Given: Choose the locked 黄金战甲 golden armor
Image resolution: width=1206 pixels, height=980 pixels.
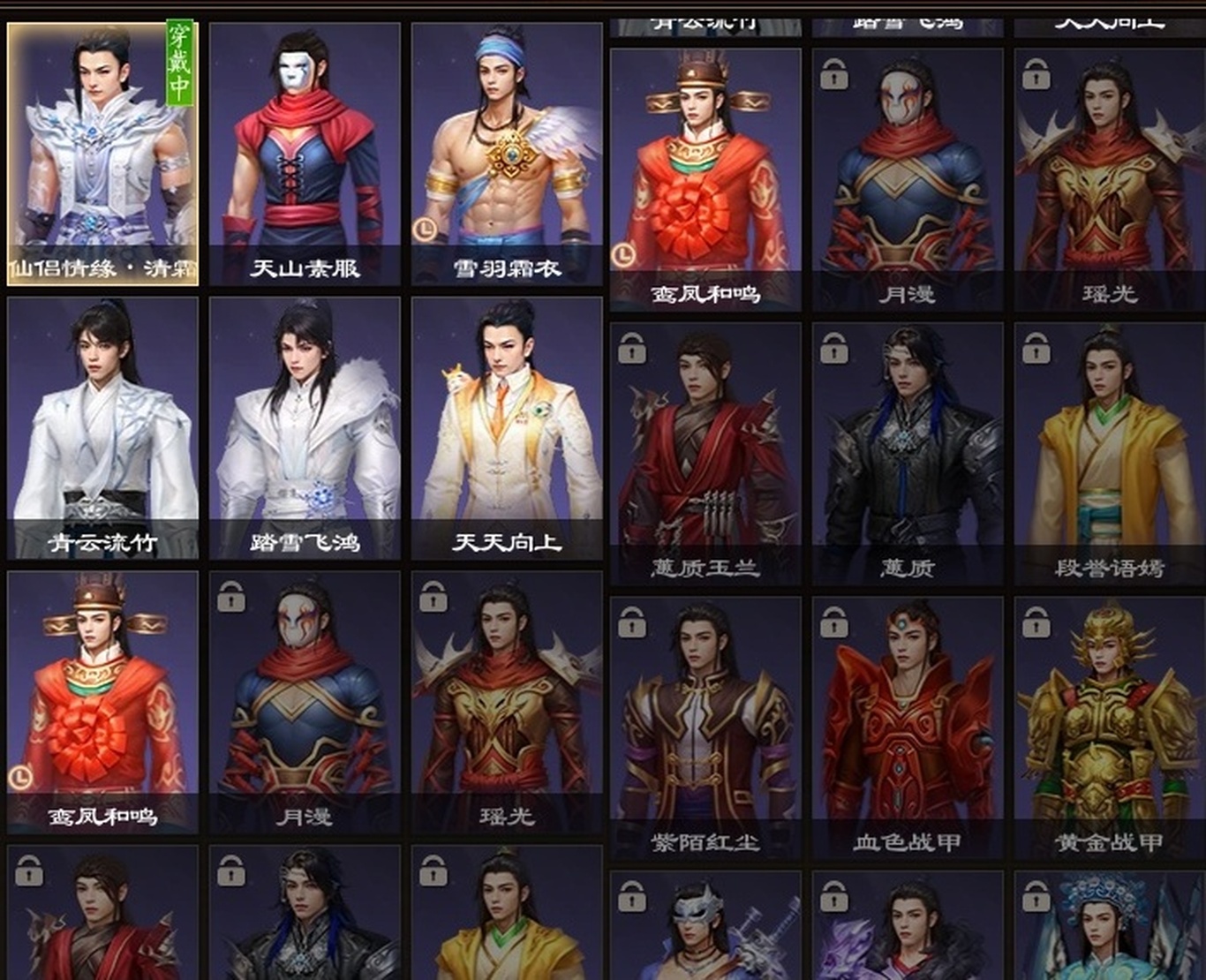Looking at the screenshot, I should [1110, 727].
